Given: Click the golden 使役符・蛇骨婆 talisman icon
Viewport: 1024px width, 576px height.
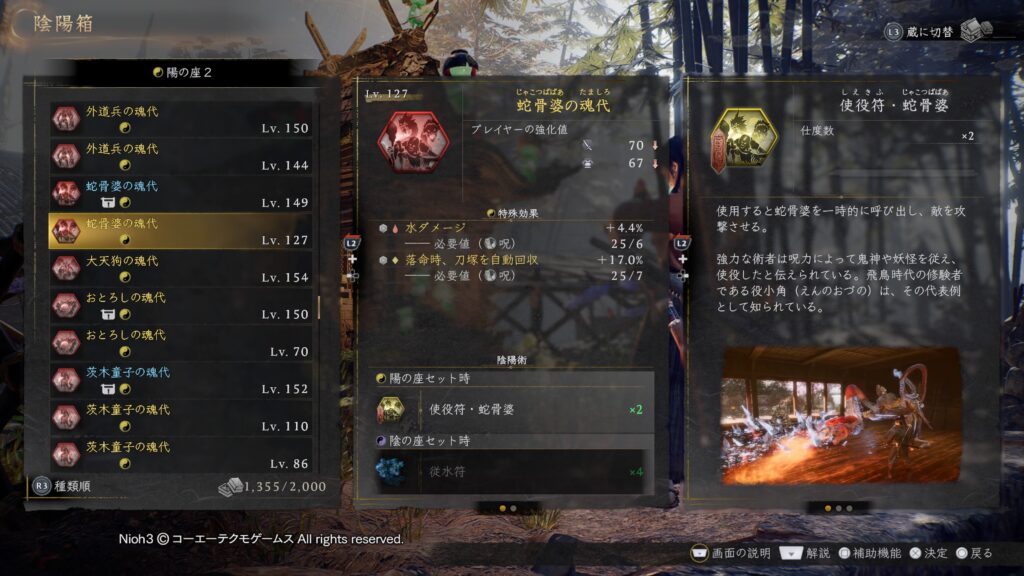Looking at the screenshot, I should coord(743,142).
